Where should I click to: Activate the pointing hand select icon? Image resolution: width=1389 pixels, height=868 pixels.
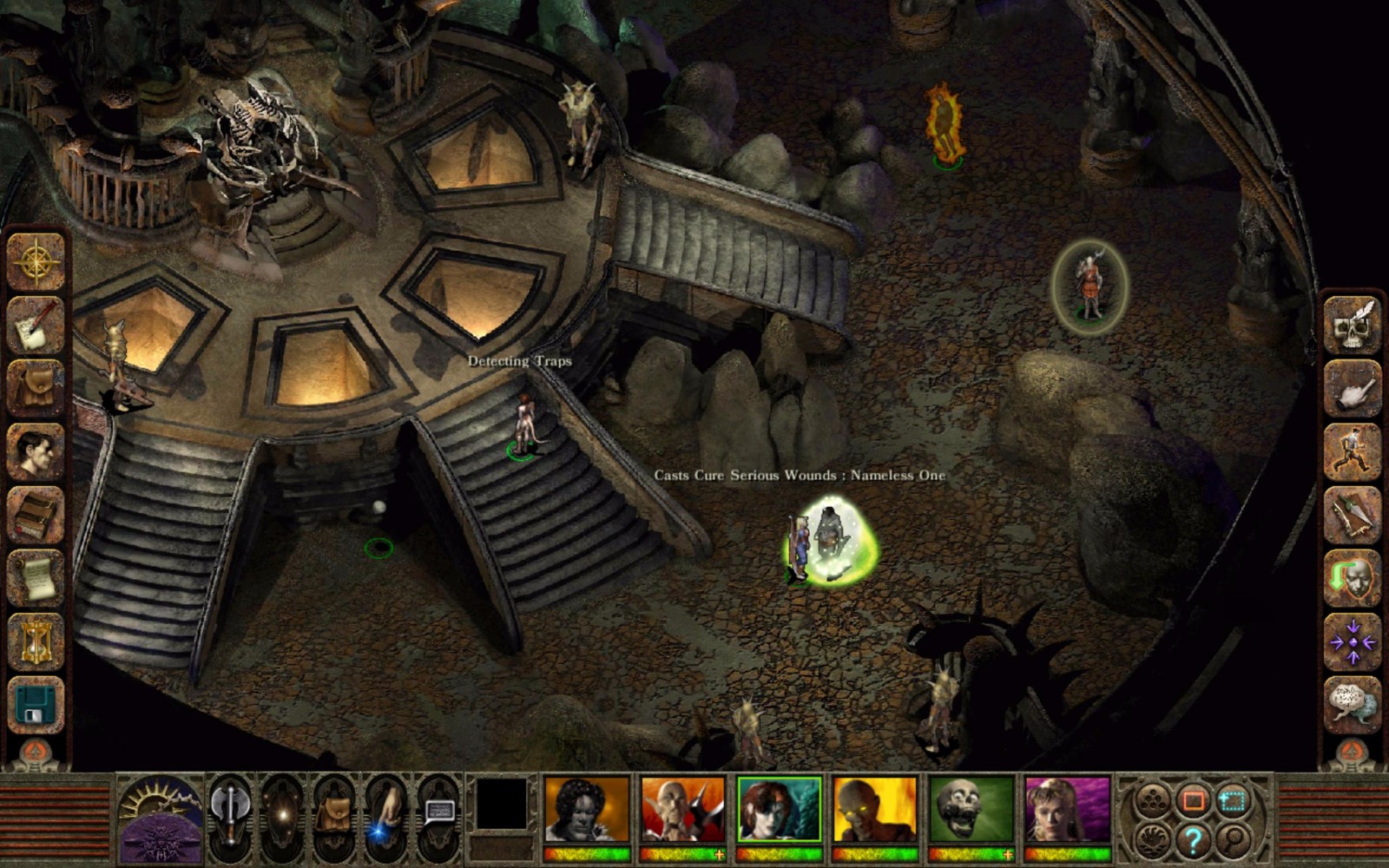click(x=1352, y=389)
